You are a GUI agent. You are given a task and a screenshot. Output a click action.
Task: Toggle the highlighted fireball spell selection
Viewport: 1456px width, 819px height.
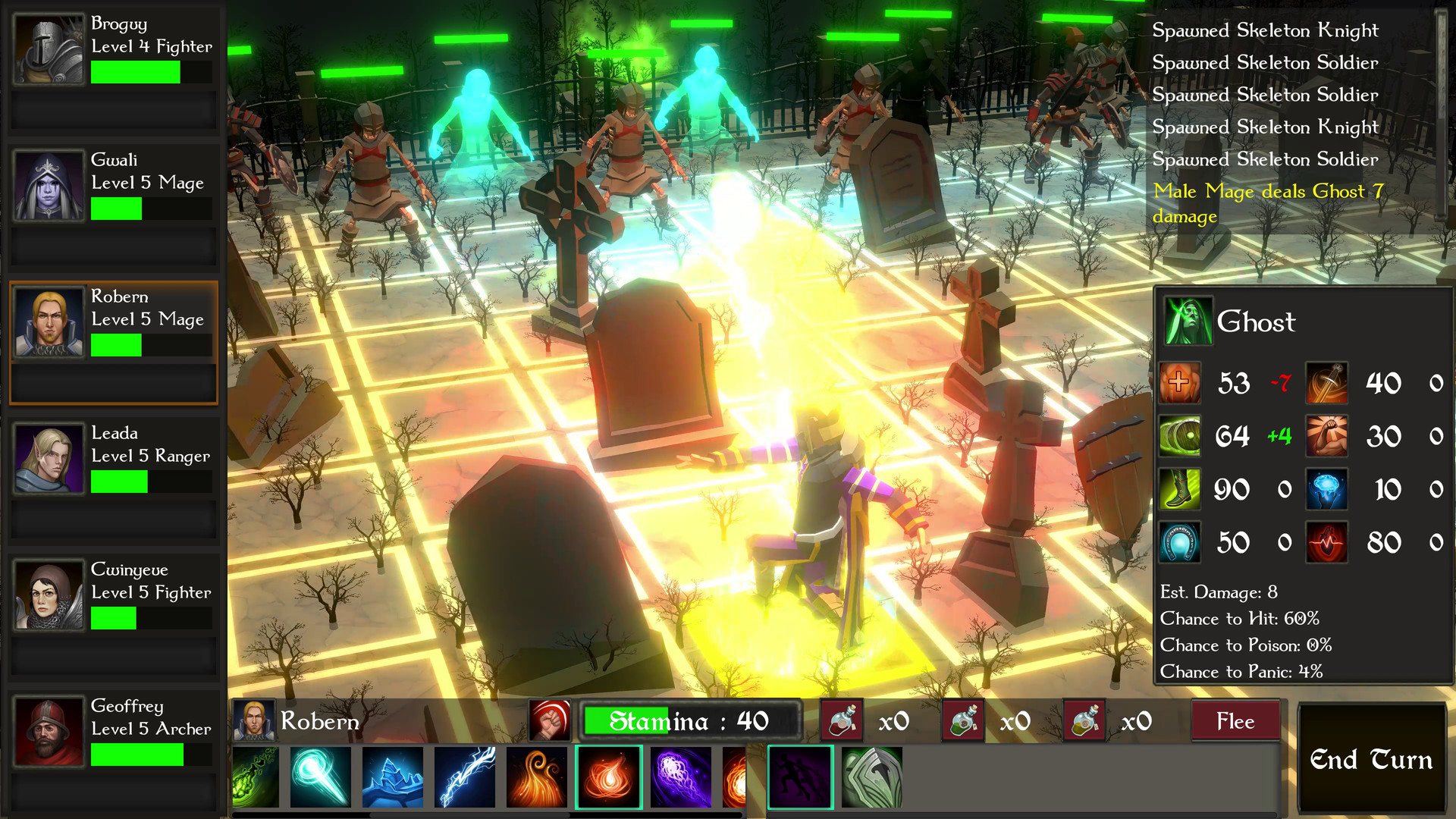609,777
